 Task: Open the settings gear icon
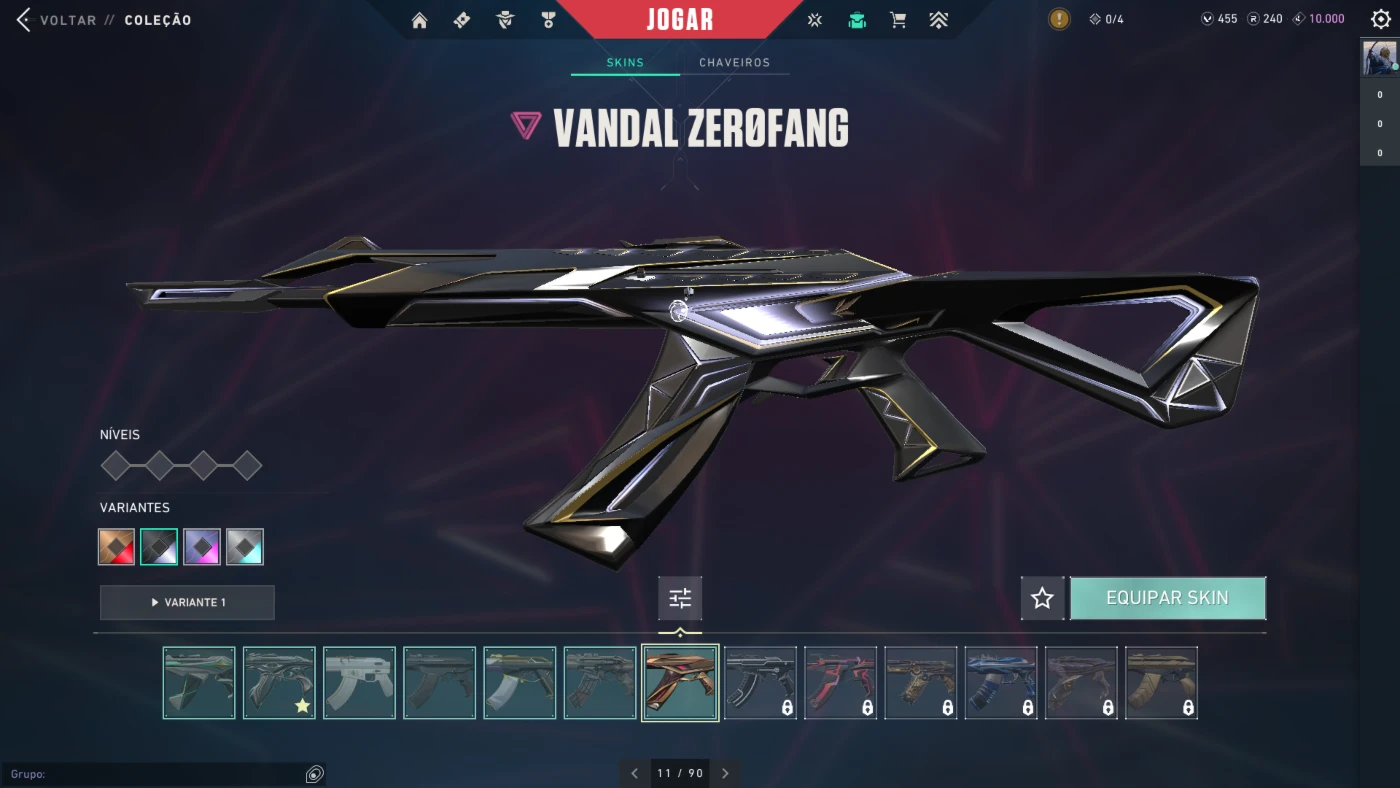pos(1381,19)
